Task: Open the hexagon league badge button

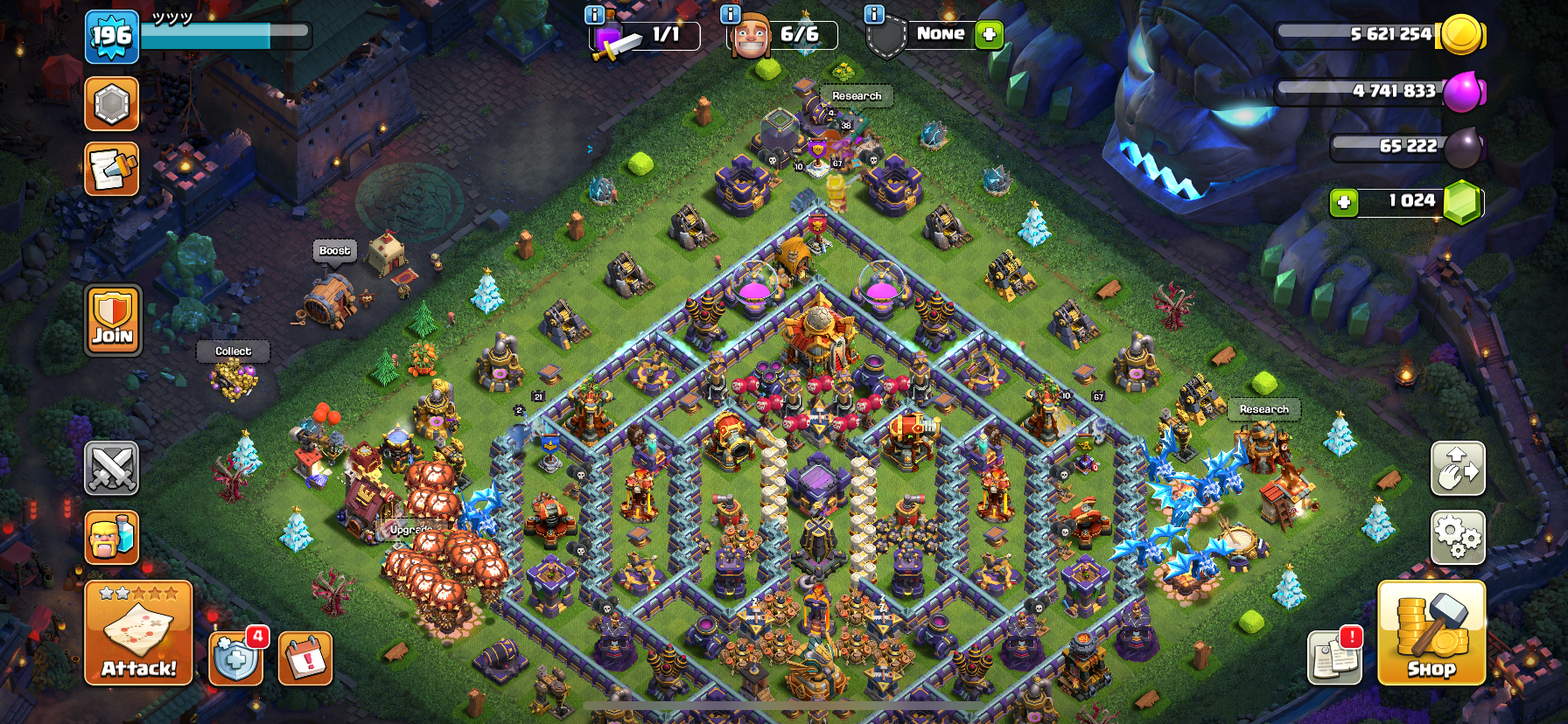Action: click(x=112, y=104)
